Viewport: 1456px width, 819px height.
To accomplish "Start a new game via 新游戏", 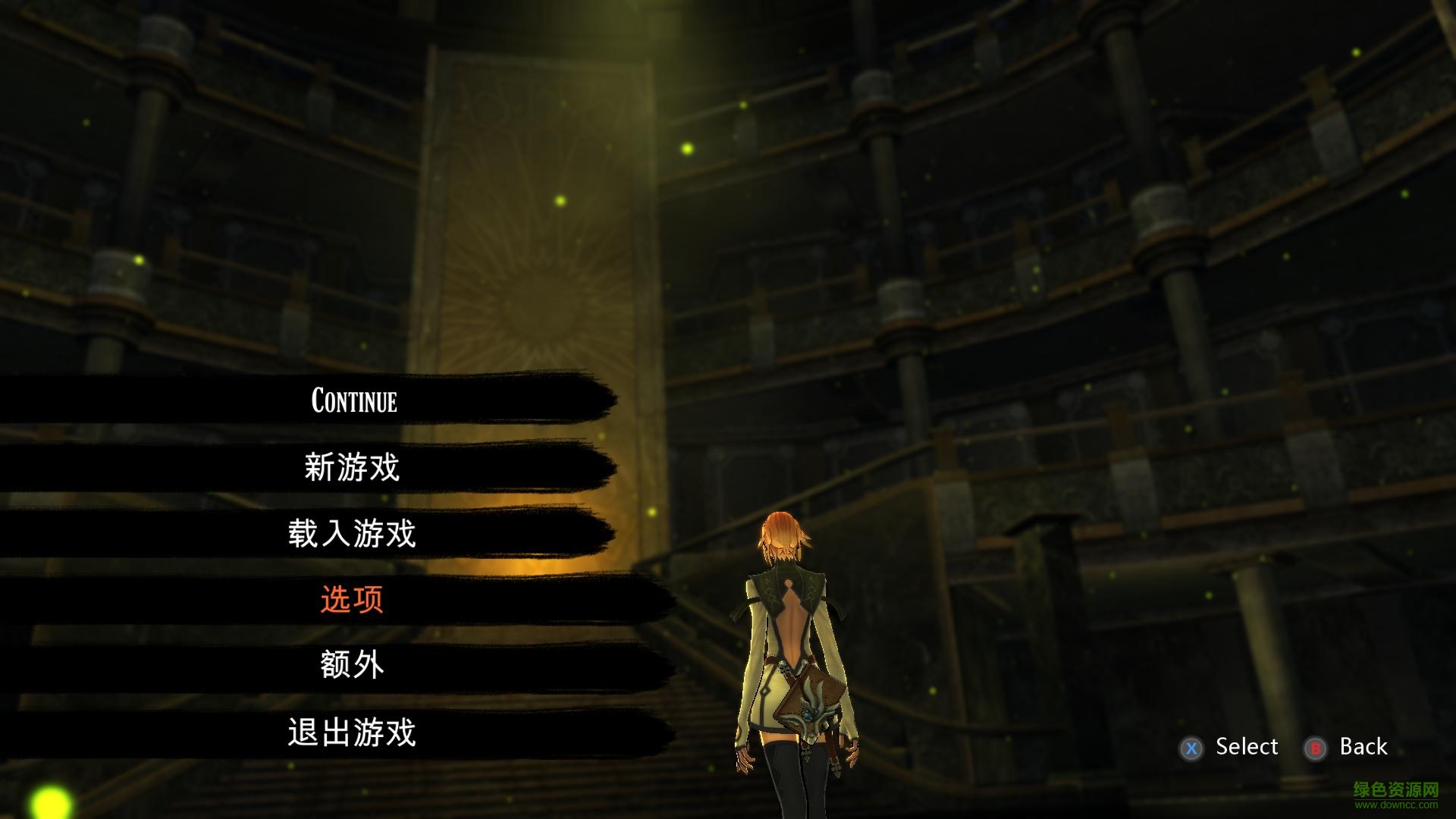I will pos(352,466).
